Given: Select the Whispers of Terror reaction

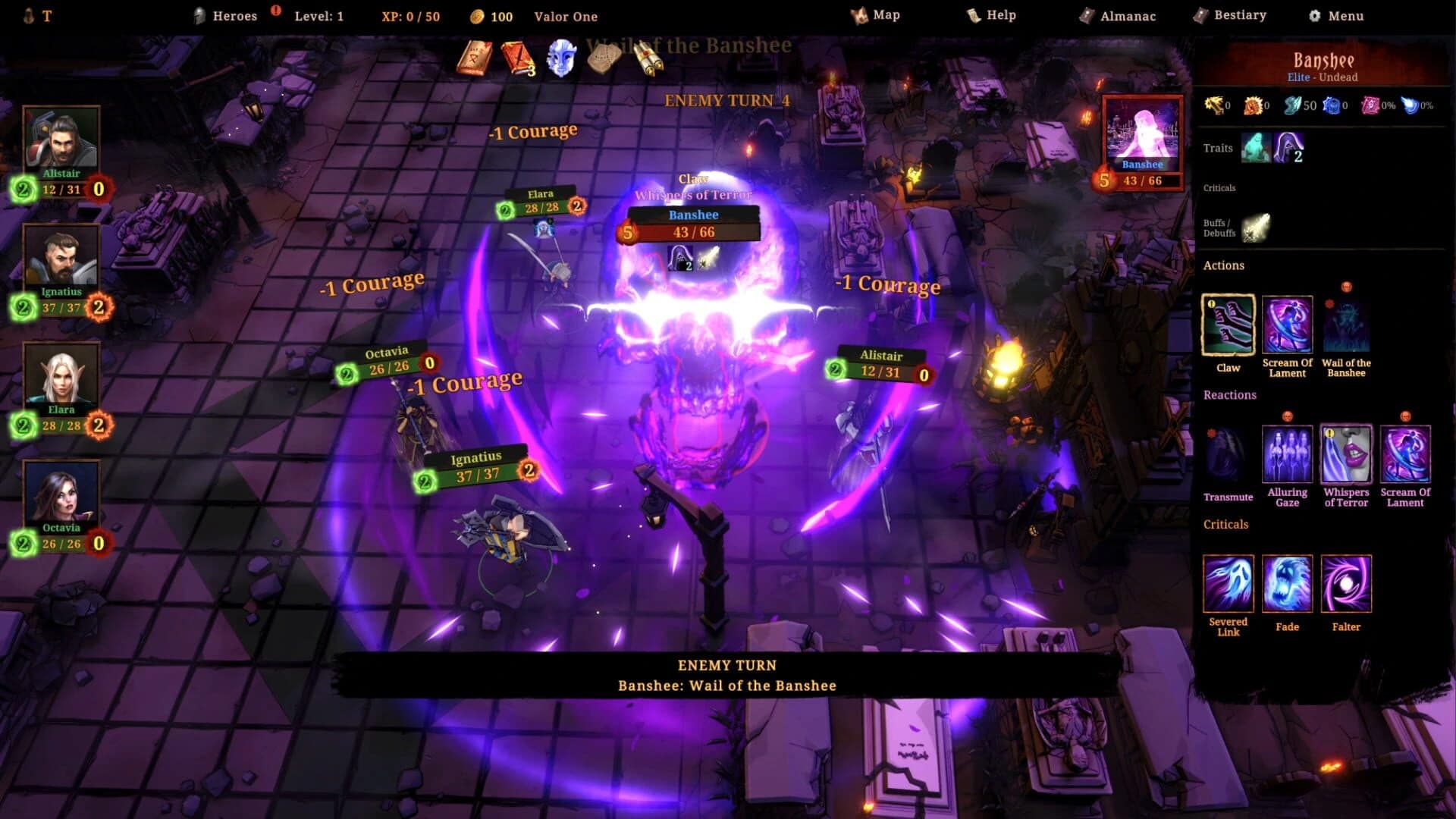Looking at the screenshot, I should [x=1345, y=455].
